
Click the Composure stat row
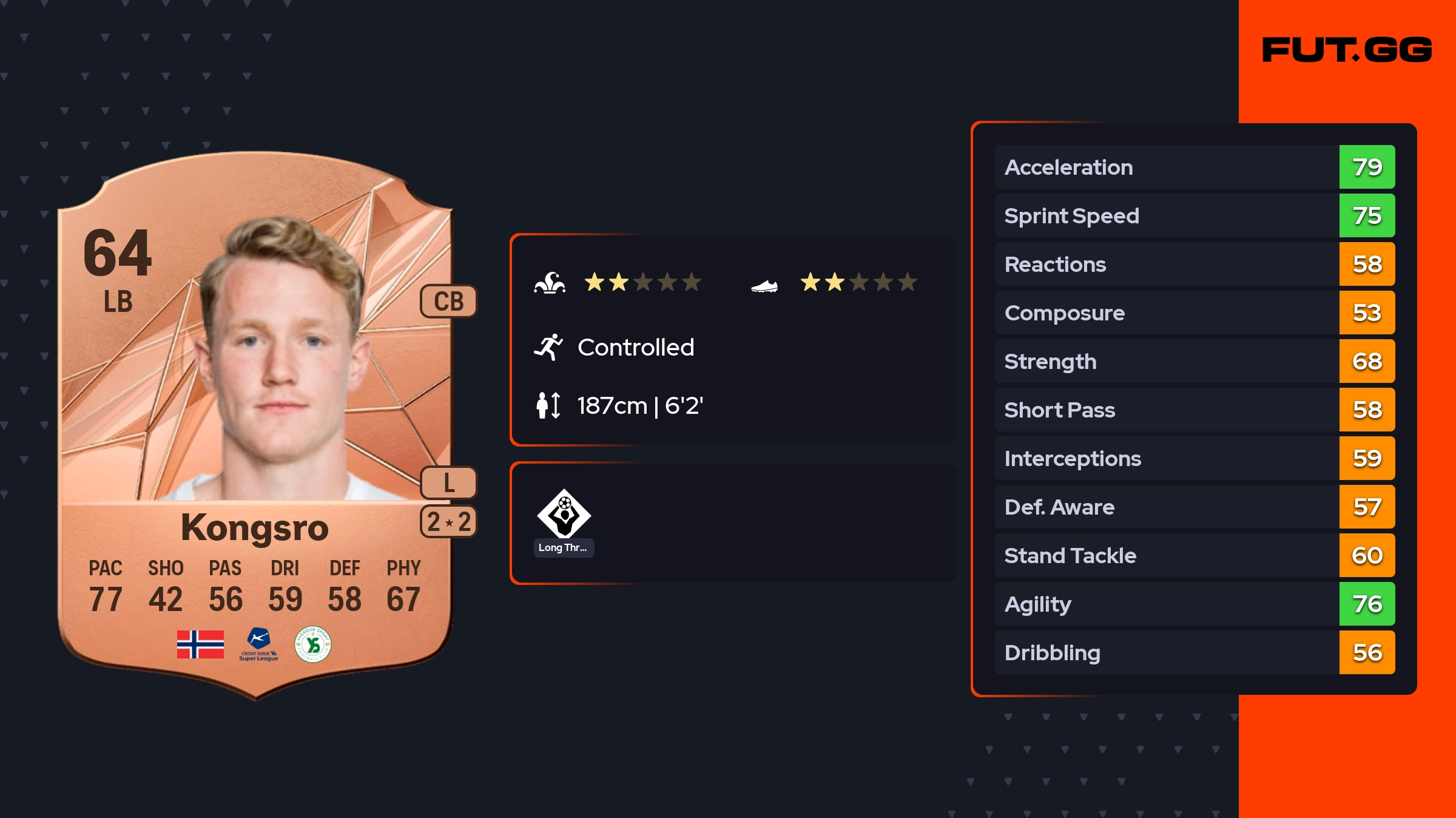coord(1194,313)
